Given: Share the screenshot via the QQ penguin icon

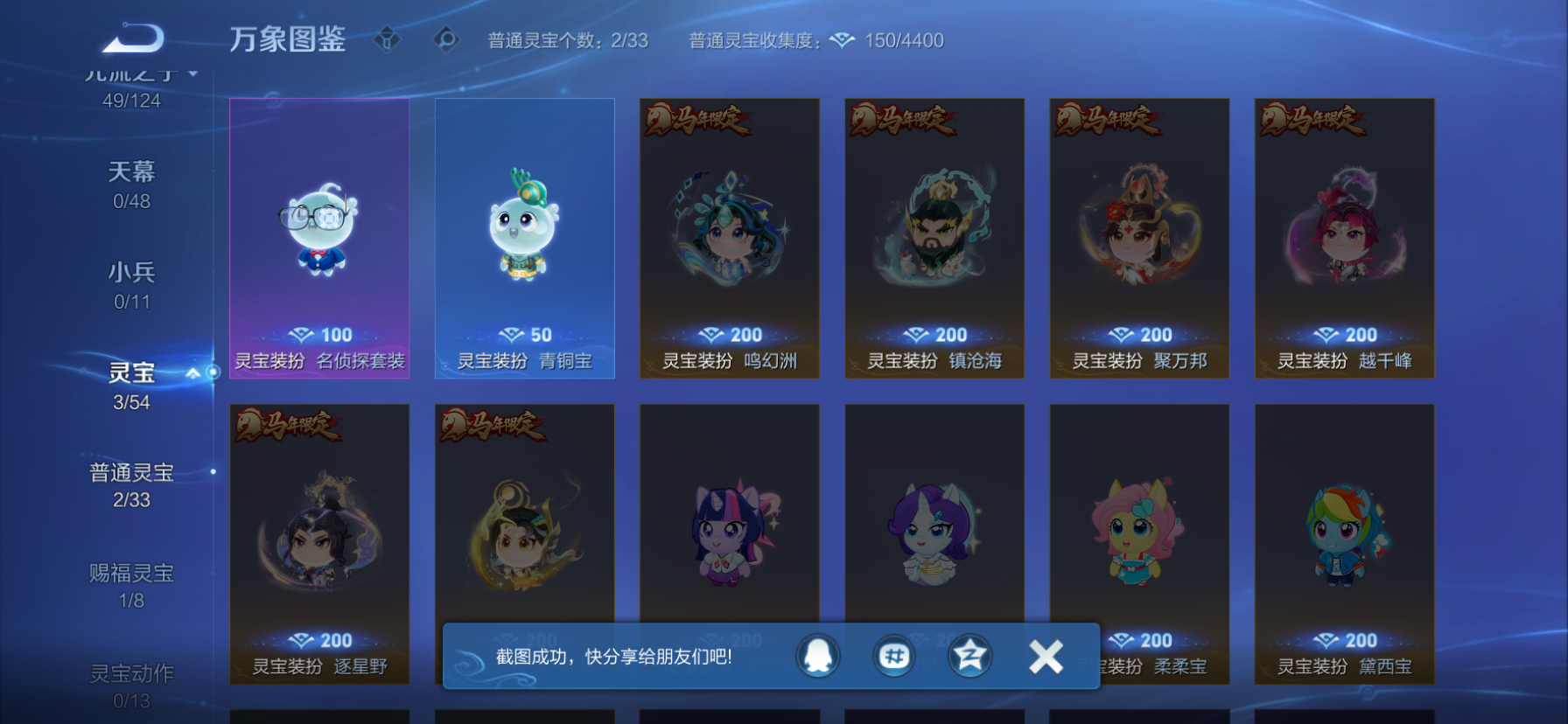Looking at the screenshot, I should click(x=818, y=657).
